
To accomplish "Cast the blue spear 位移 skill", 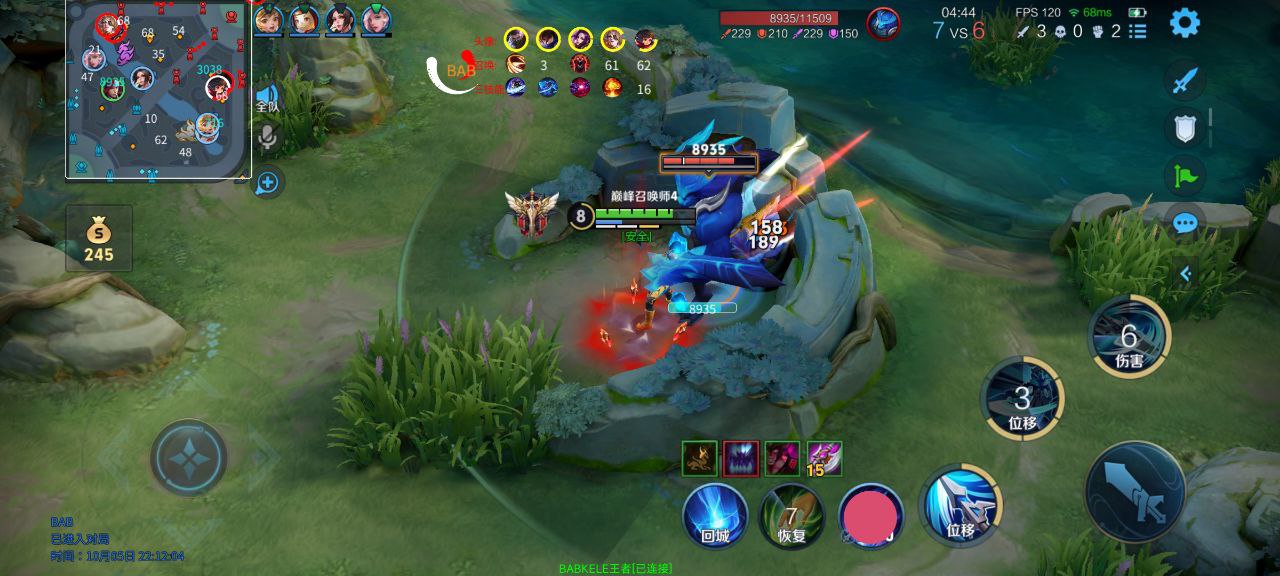I will [960, 504].
